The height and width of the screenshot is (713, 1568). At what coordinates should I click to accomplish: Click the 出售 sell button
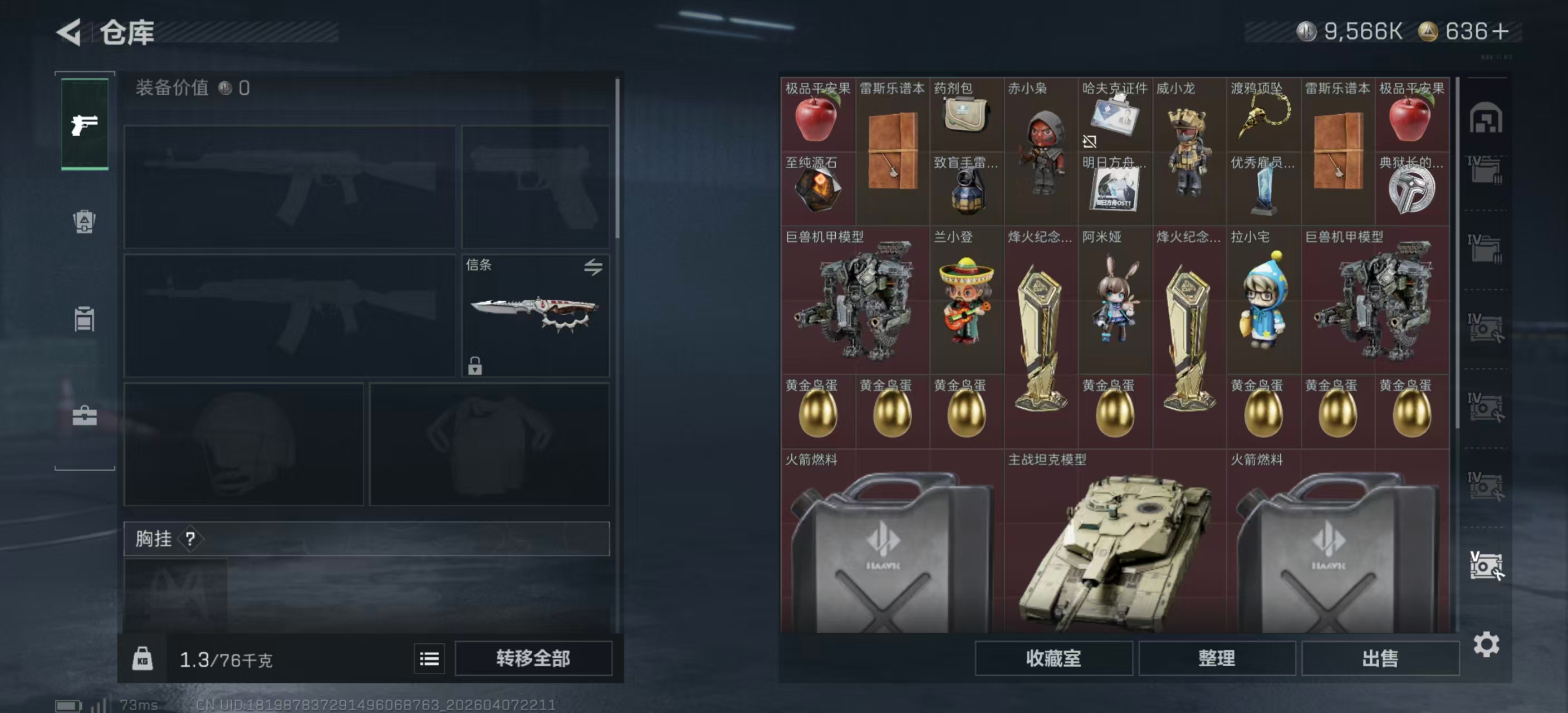(x=1379, y=659)
